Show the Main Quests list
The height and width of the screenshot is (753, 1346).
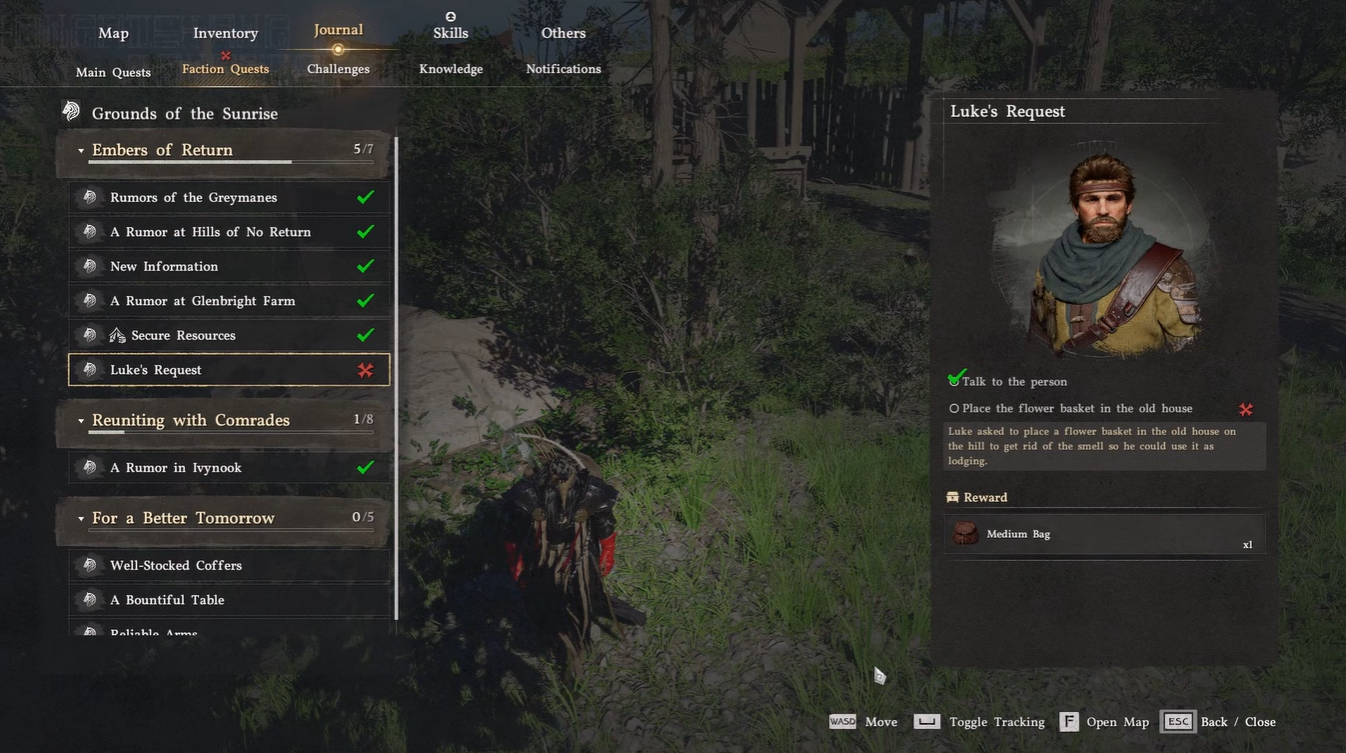(113, 72)
